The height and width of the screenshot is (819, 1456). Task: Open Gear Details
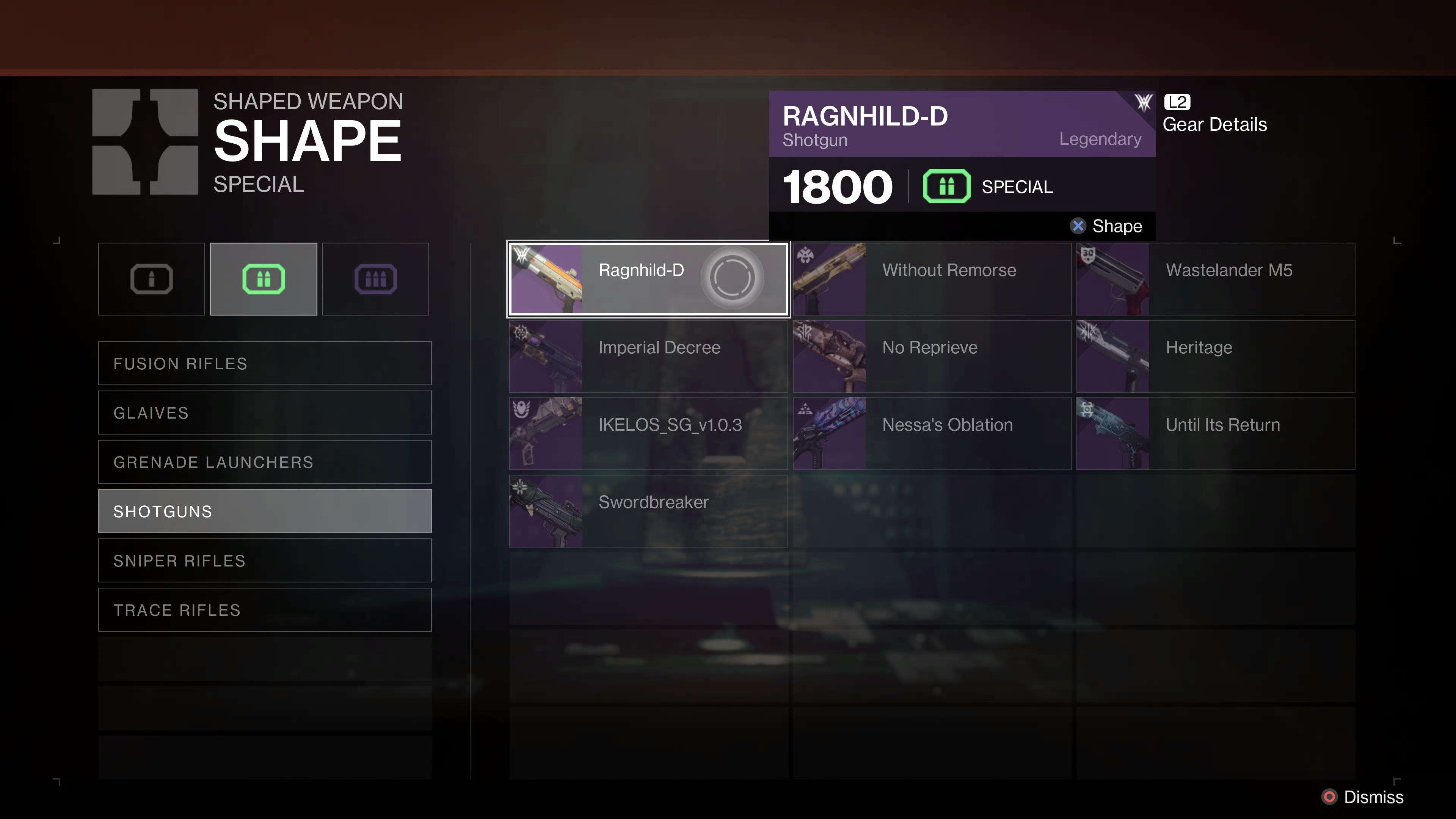point(1214,124)
